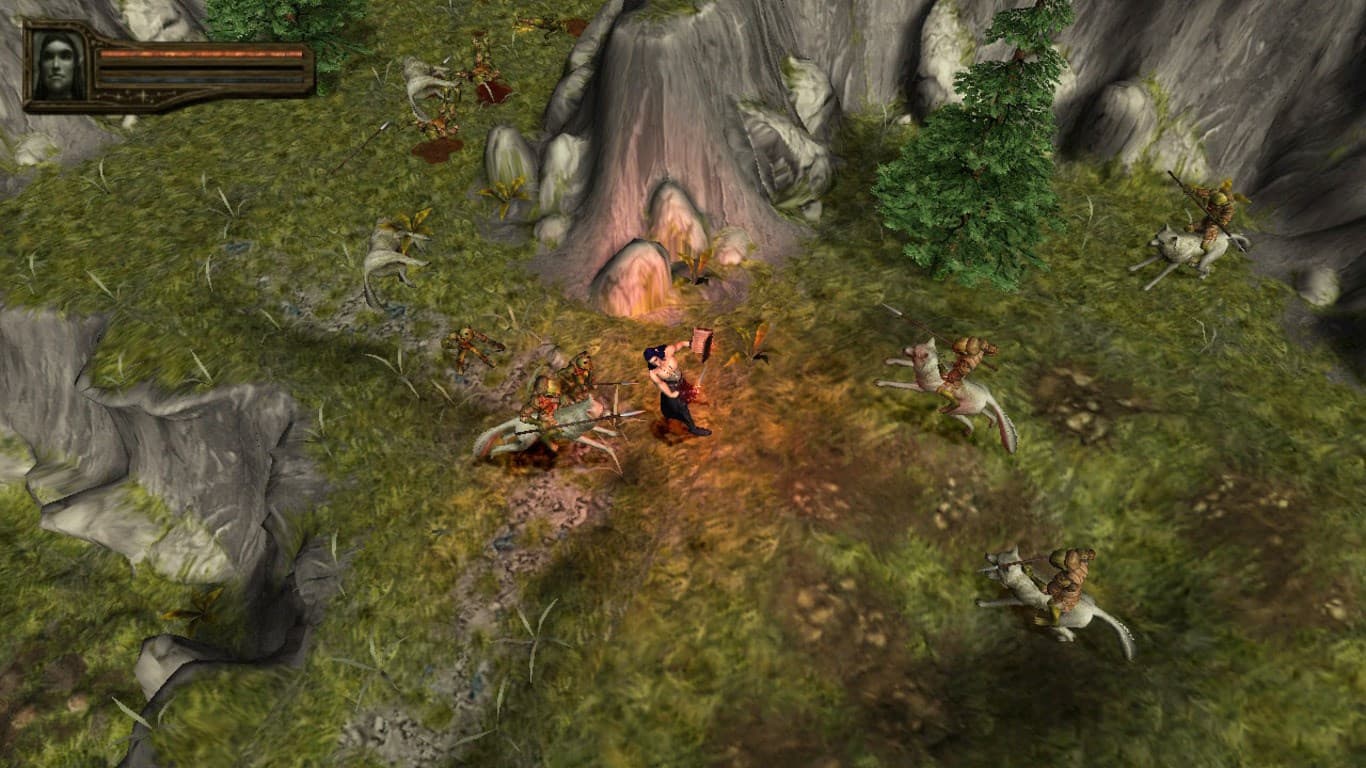Screen dimensions: 1366x768
Task: Click the blue mana bar in the HUD
Action: point(196,79)
